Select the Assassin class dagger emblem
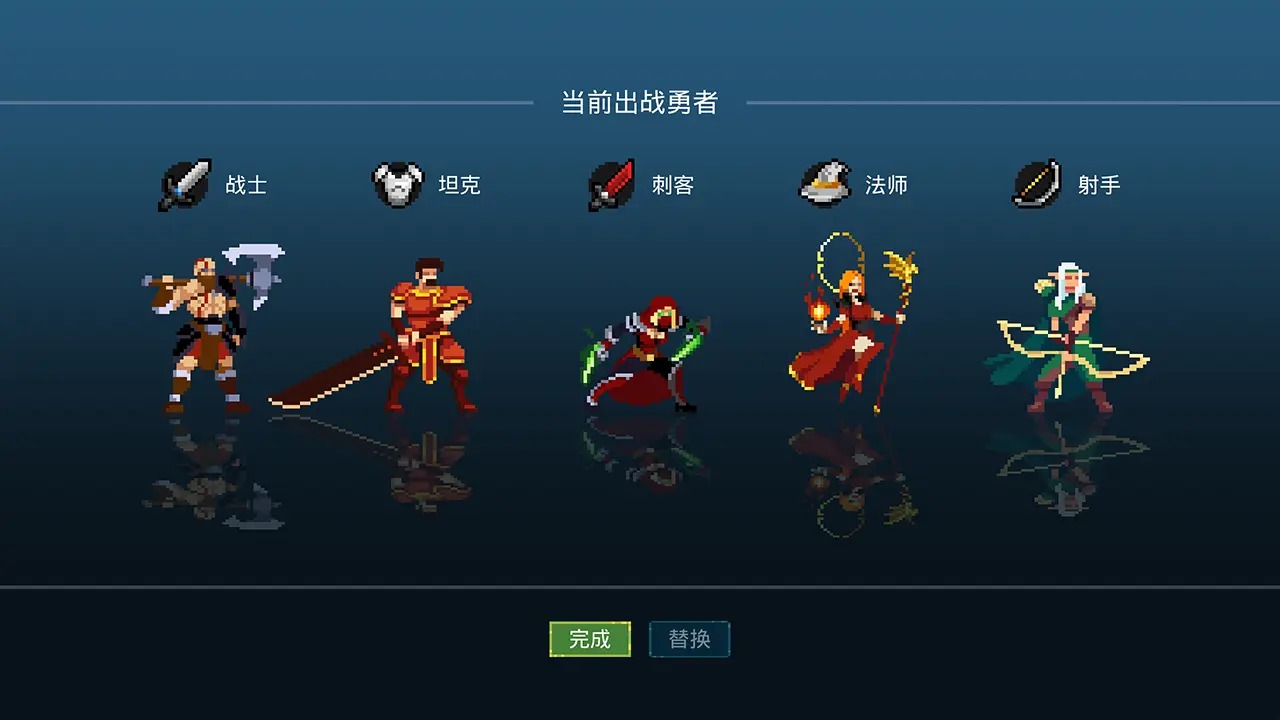Image resolution: width=1280 pixels, height=720 pixels. [611, 185]
